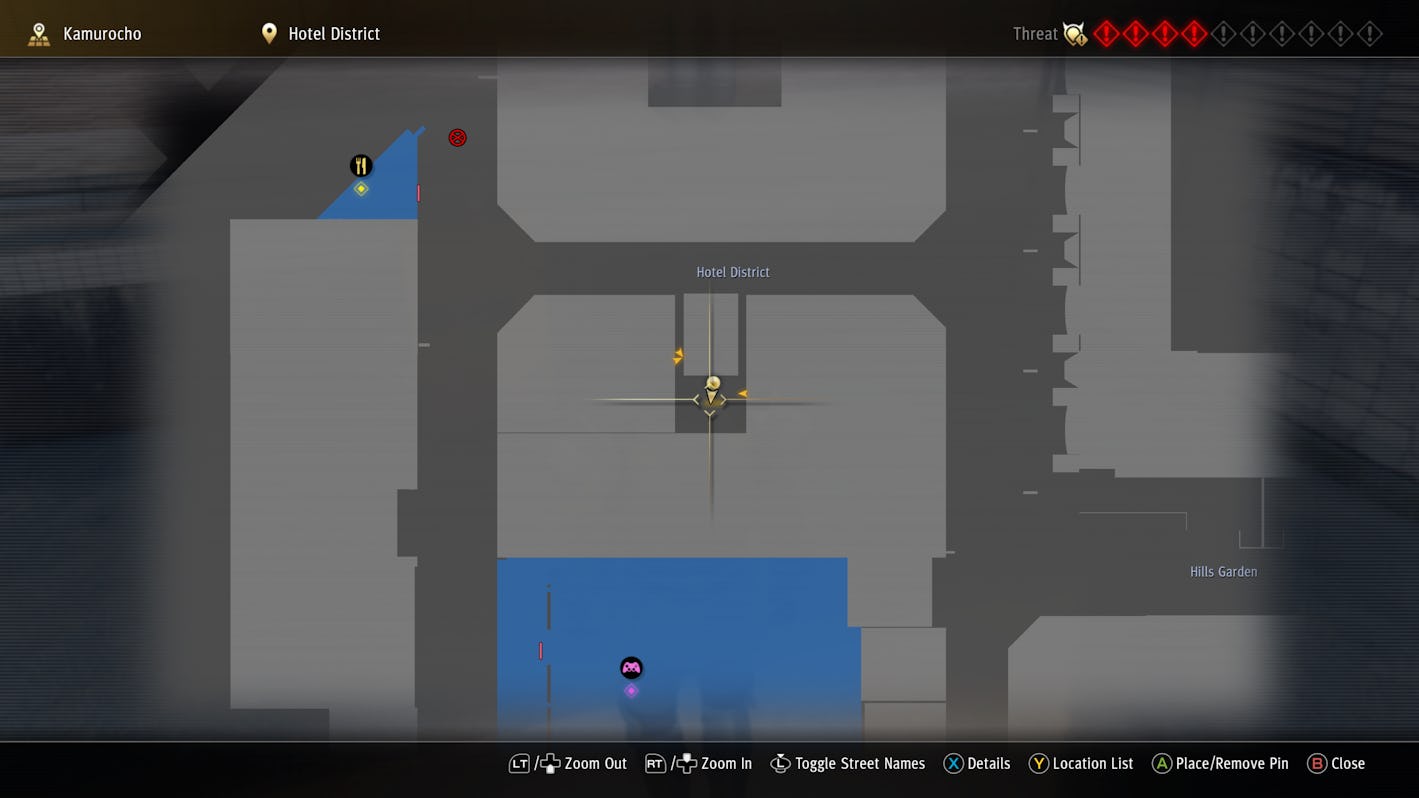Click the LT button icon for Zoom Out
This screenshot has height=798, width=1419.
pyautogui.click(x=519, y=763)
